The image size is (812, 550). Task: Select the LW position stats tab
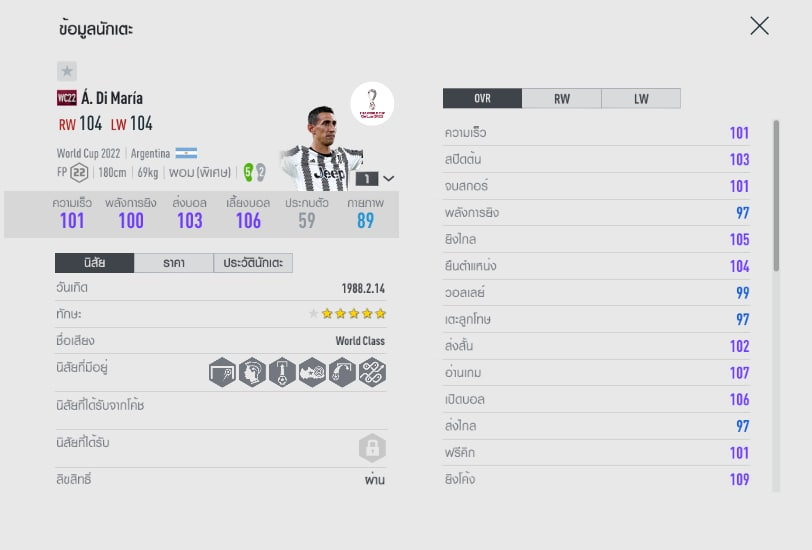pos(640,98)
